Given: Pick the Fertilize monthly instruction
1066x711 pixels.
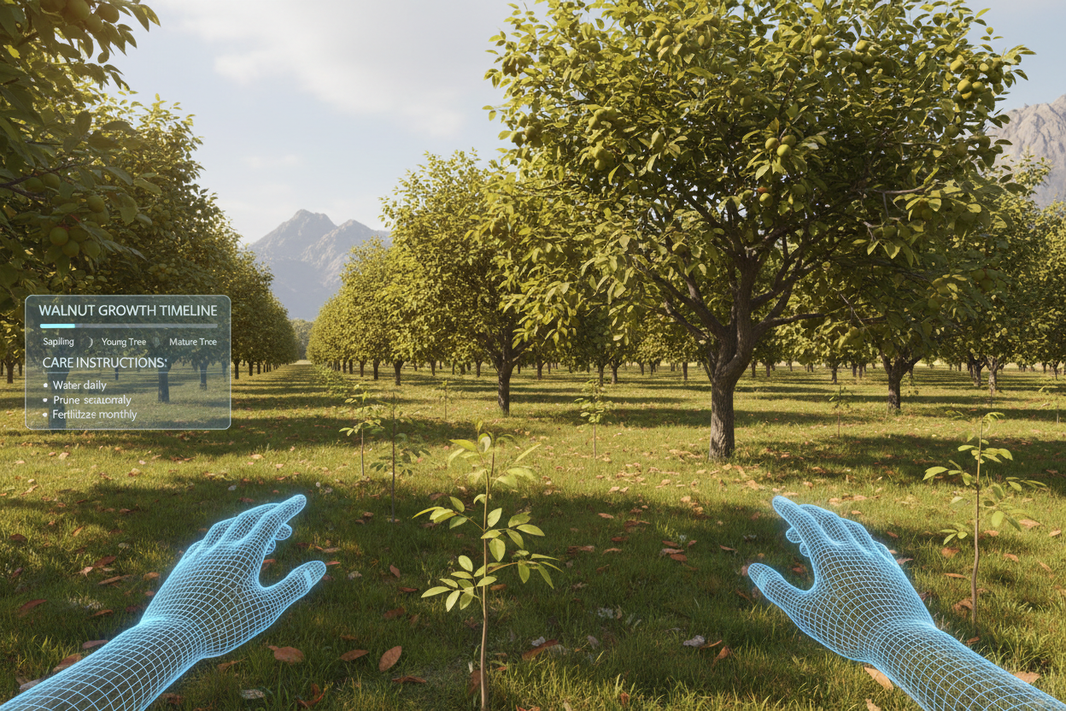Looking at the screenshot, I should pos(95,414).
